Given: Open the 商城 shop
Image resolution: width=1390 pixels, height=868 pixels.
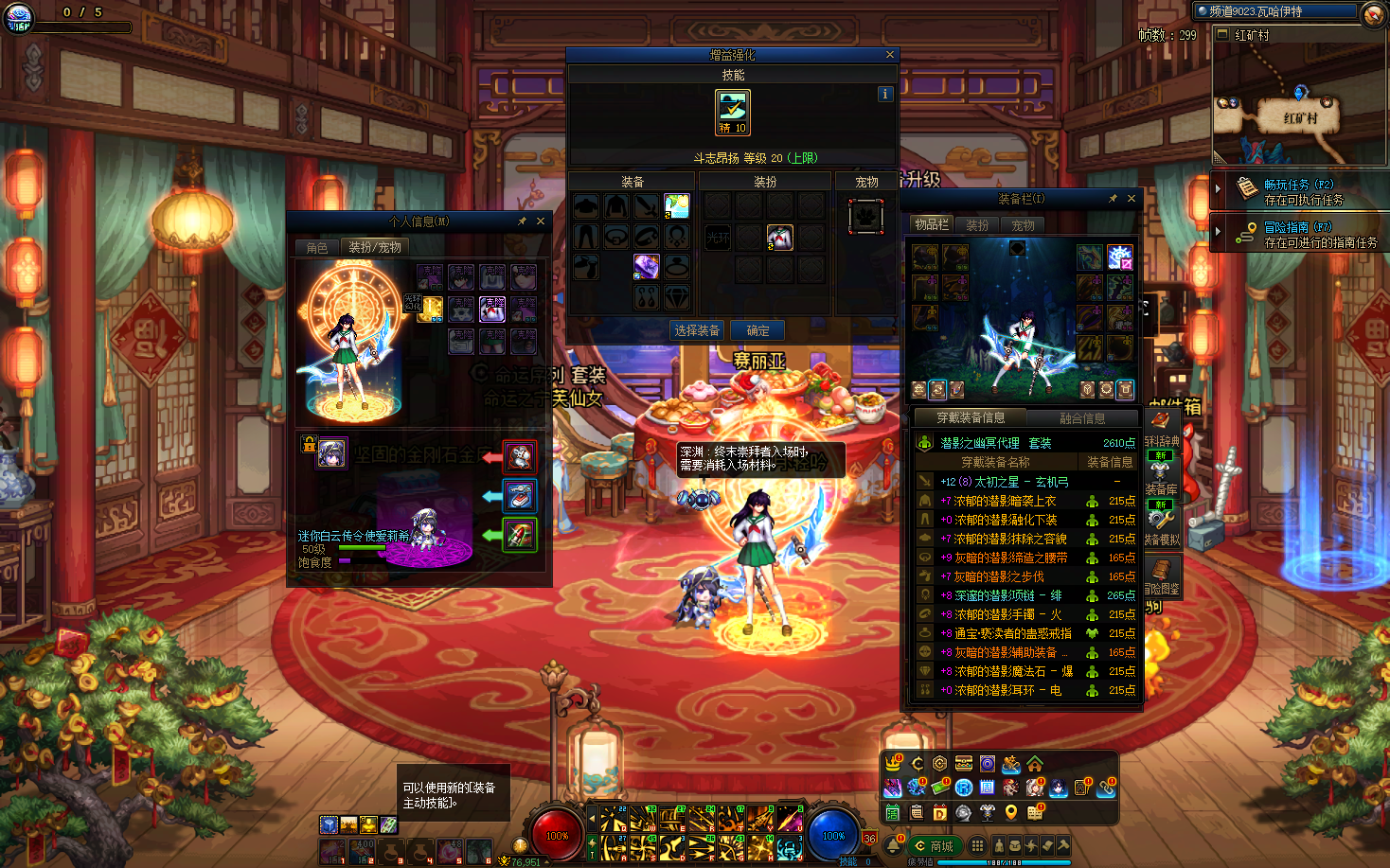Looking at the screenshot, I should click(936, 845).
